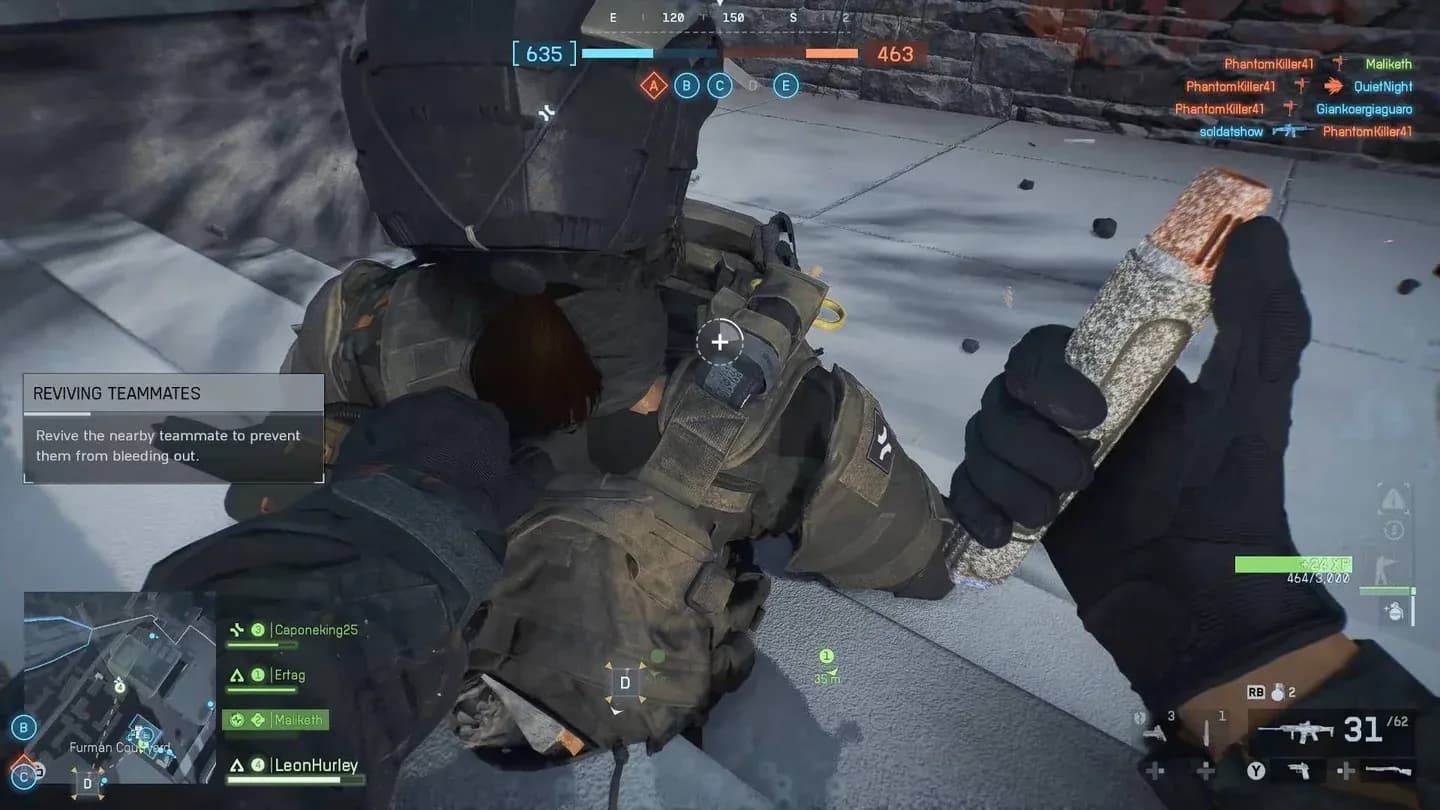Click the smoke grenade icon beside RB prompt
This screenshot has width=1440, height=810.
coord(1277,693)
